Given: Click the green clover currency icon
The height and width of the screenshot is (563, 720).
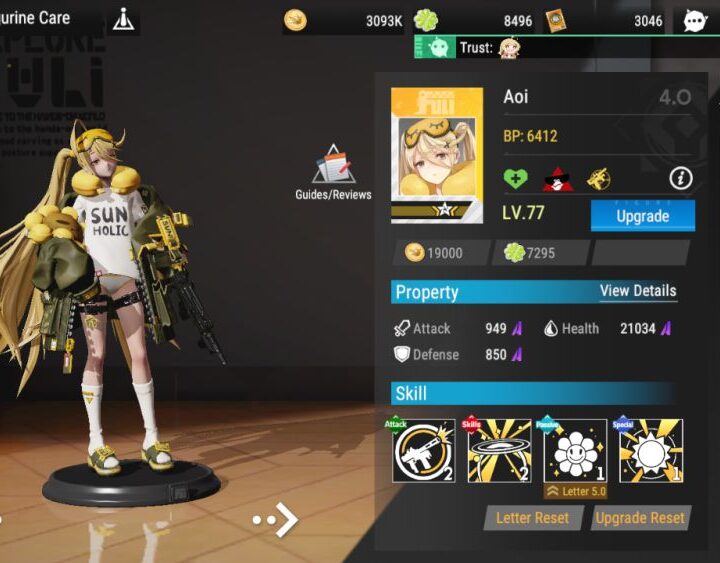Looking at the screenshot, I should [426, 20].
